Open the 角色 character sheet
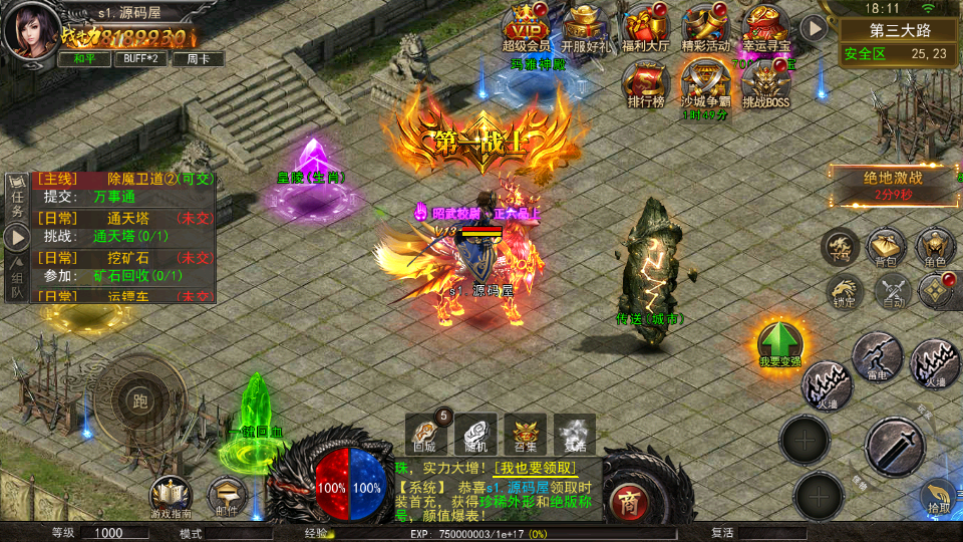Viewport: 963px width, 542px height. [936, 248]
